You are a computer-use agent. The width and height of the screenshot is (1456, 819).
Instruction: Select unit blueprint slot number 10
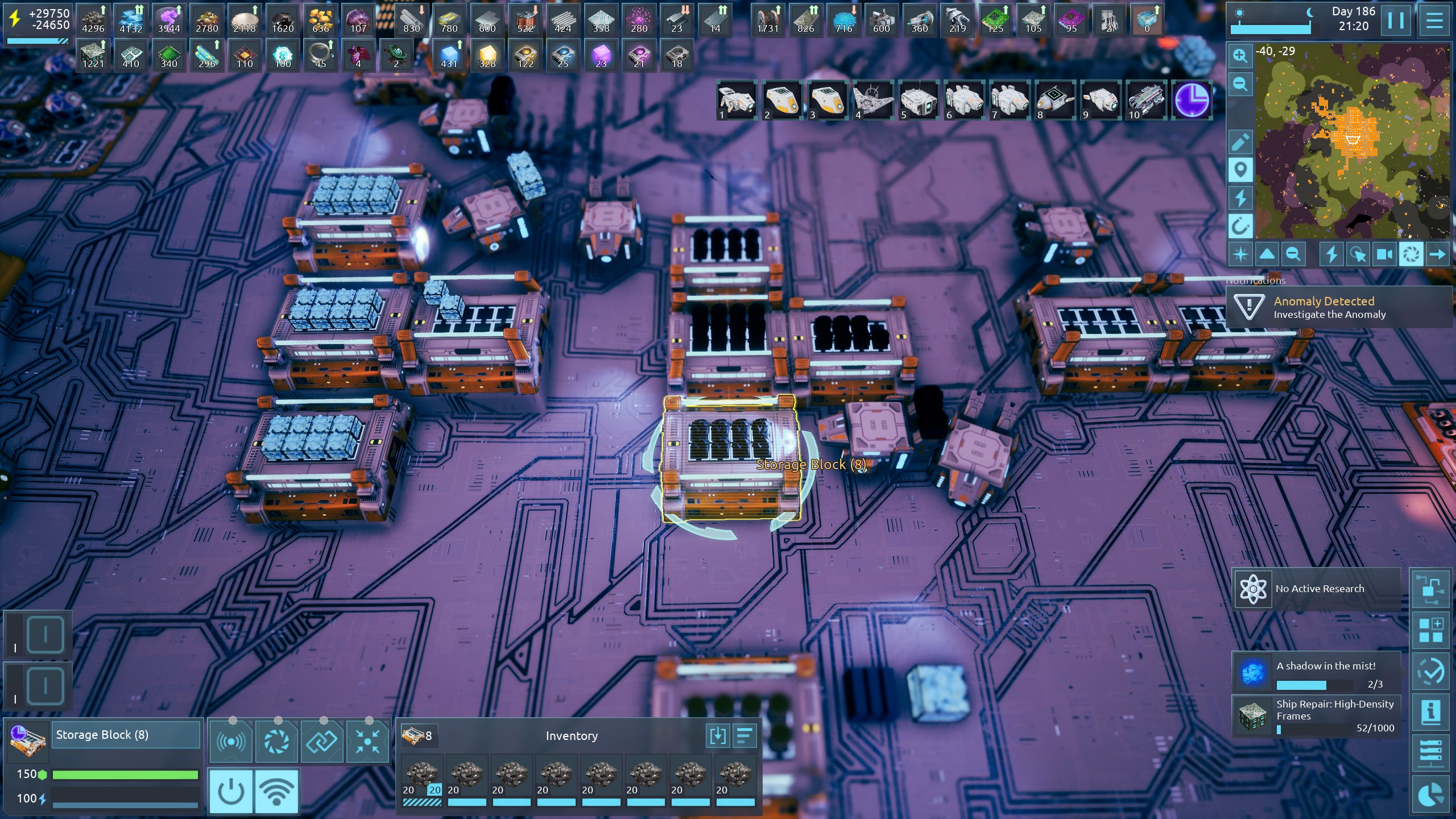pos(1146,101)
